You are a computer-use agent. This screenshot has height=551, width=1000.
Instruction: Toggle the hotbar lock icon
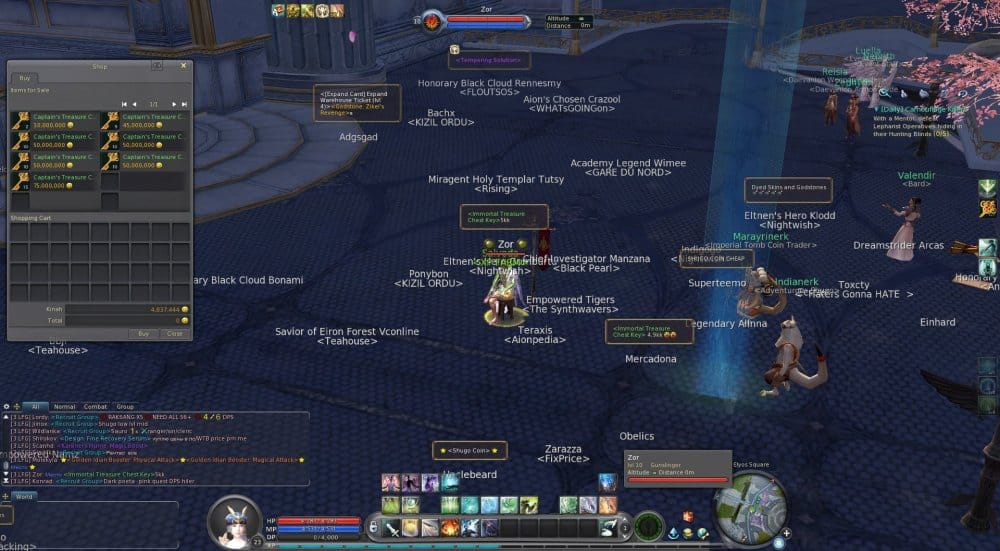(x=374, y=527)
